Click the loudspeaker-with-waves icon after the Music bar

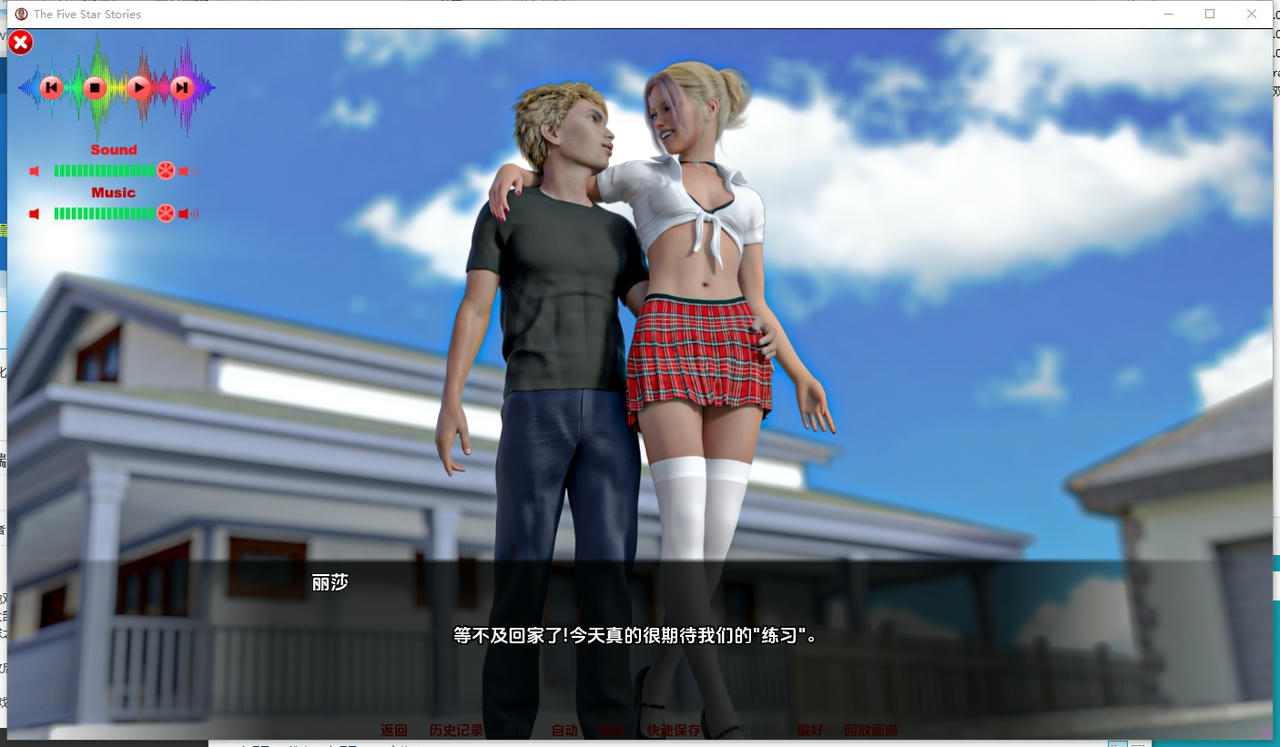[187, 213]
